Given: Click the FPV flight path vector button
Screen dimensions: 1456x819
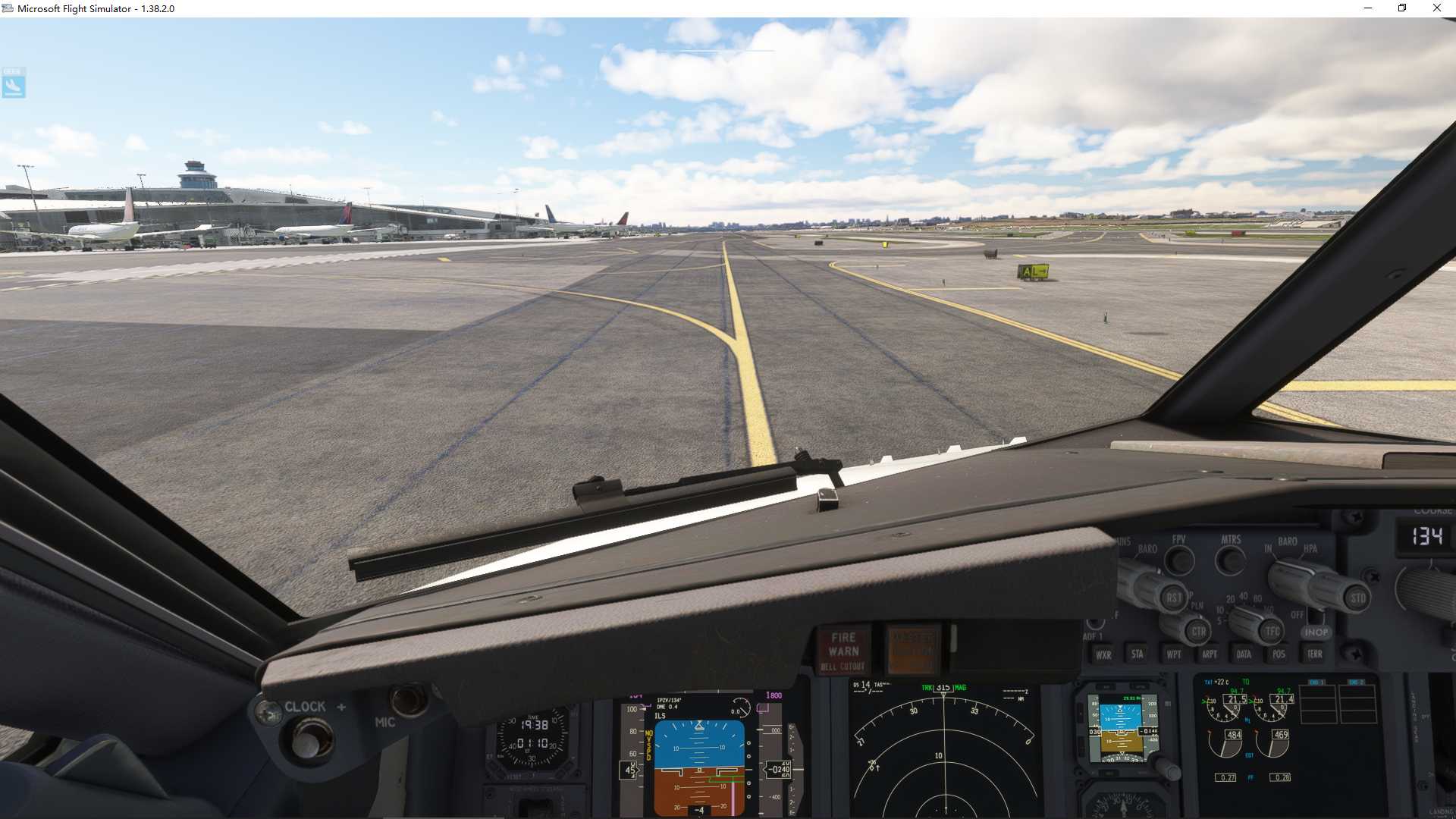Looking at the screenshot, I should pos(1179,560).
